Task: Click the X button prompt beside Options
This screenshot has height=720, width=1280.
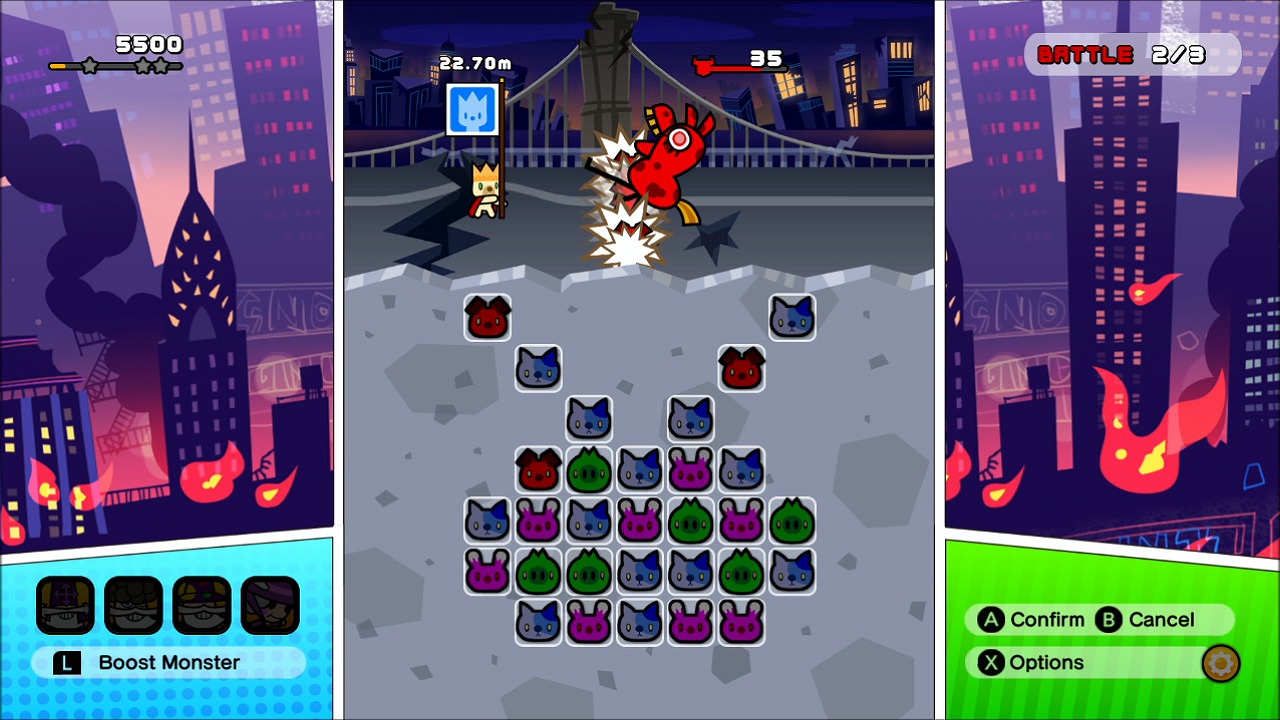Action: pyautogui.click(x=989, y=662)
